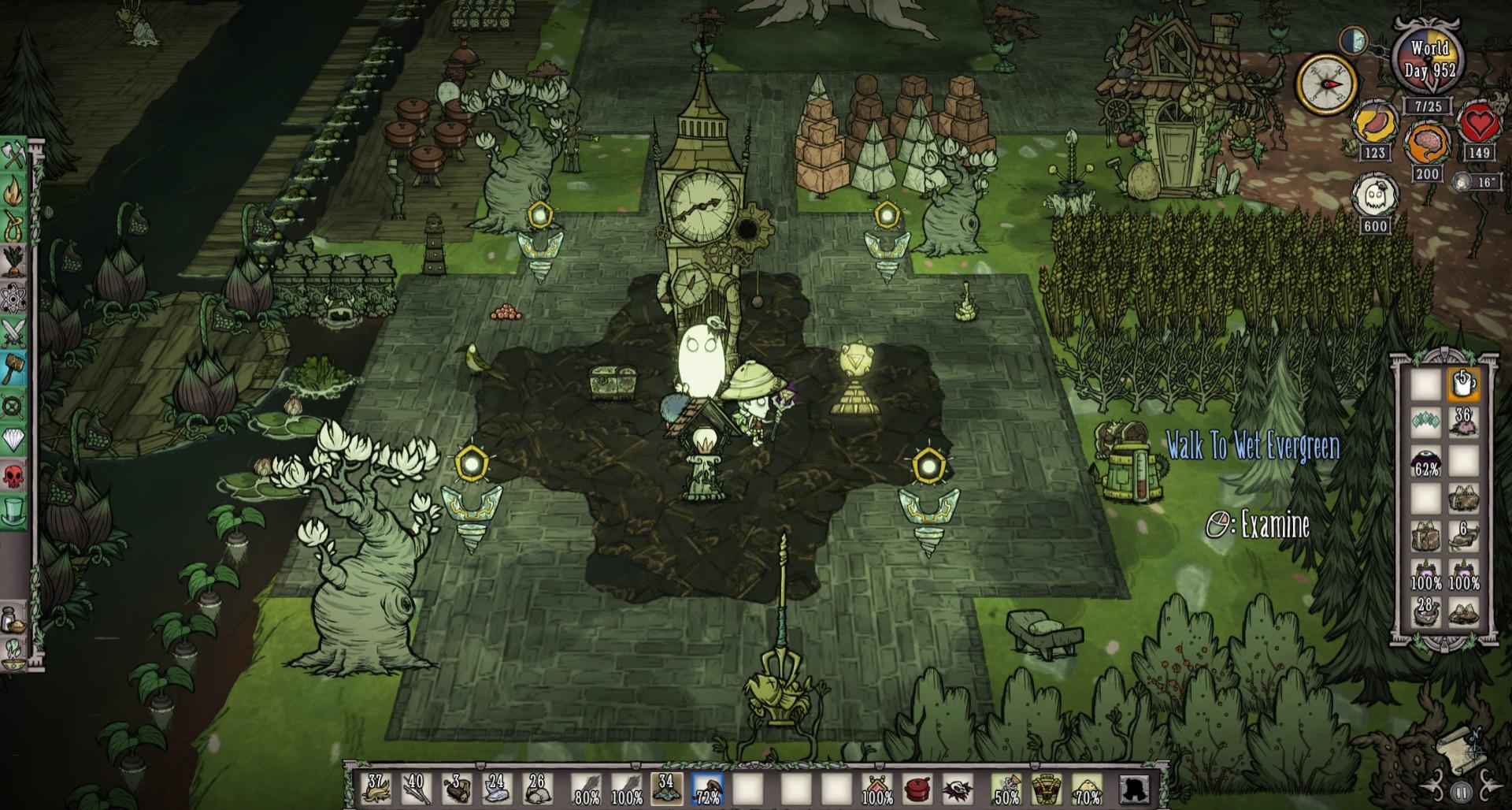This screenshot has width=1512, height=810.
Task: Select the red skull Magic tab
Action: pyautogui.click(x=14, y=475)
